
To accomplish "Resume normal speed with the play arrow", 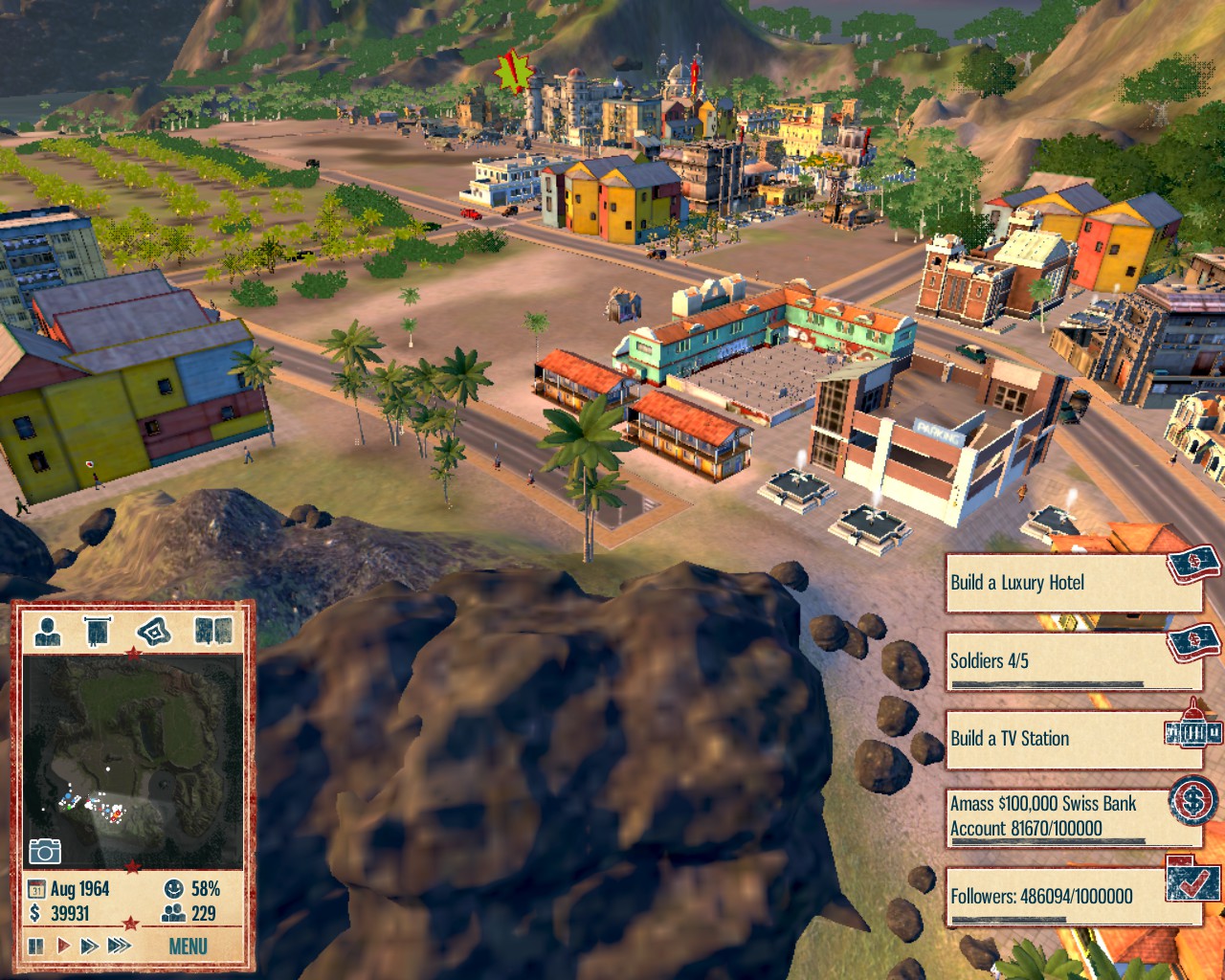I will [62, 946].
